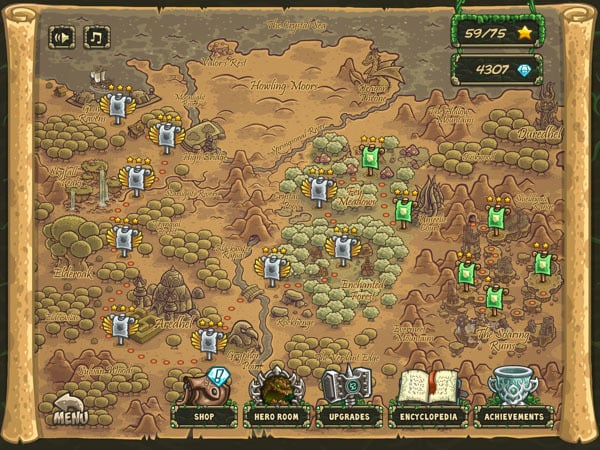Select the winged flag at Gryphon Point
The height and width of the screenshot is (450, 600).
click(x=208, y=340)
